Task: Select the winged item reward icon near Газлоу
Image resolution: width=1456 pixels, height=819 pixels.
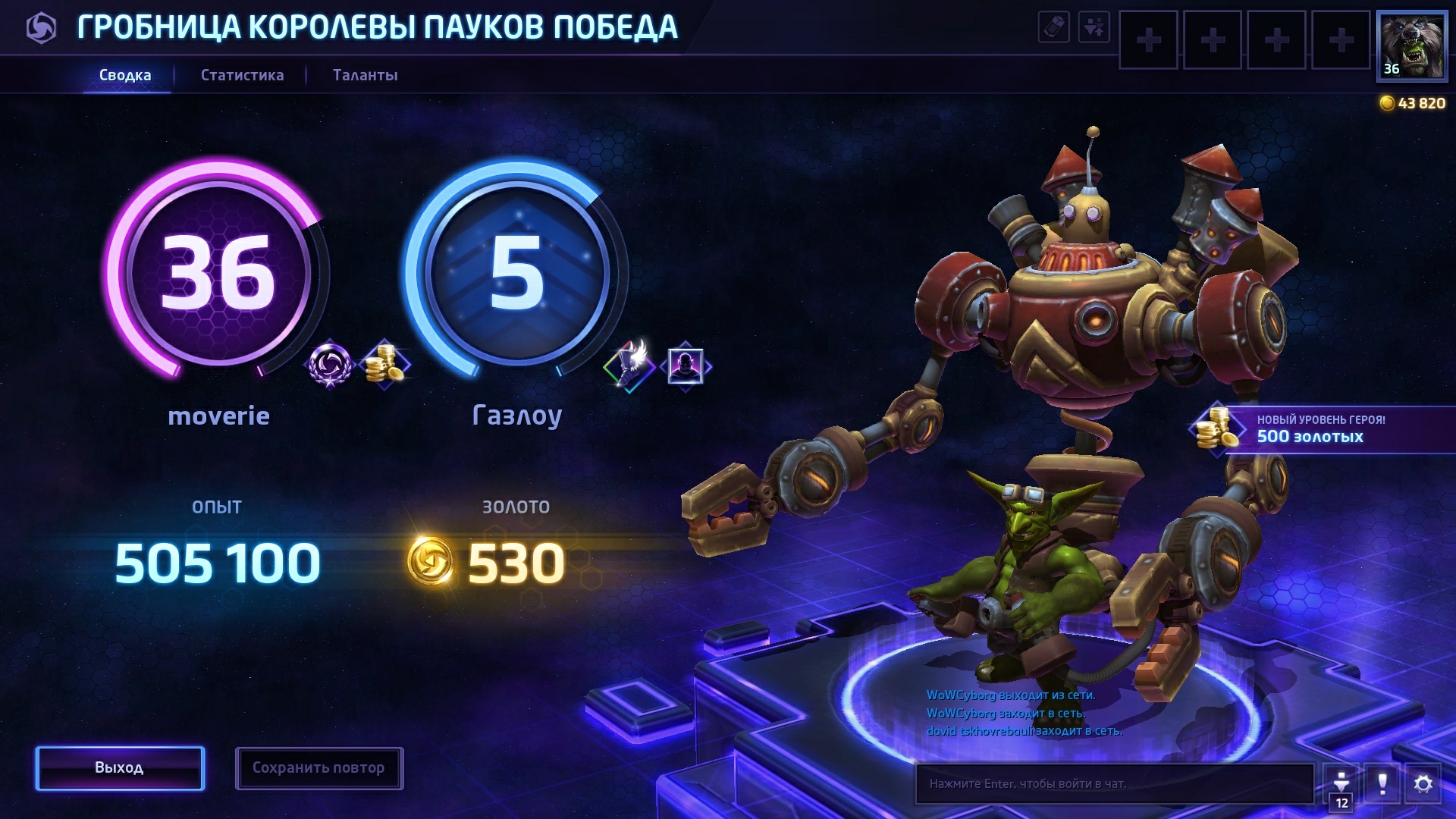Action: pos(629,365)
